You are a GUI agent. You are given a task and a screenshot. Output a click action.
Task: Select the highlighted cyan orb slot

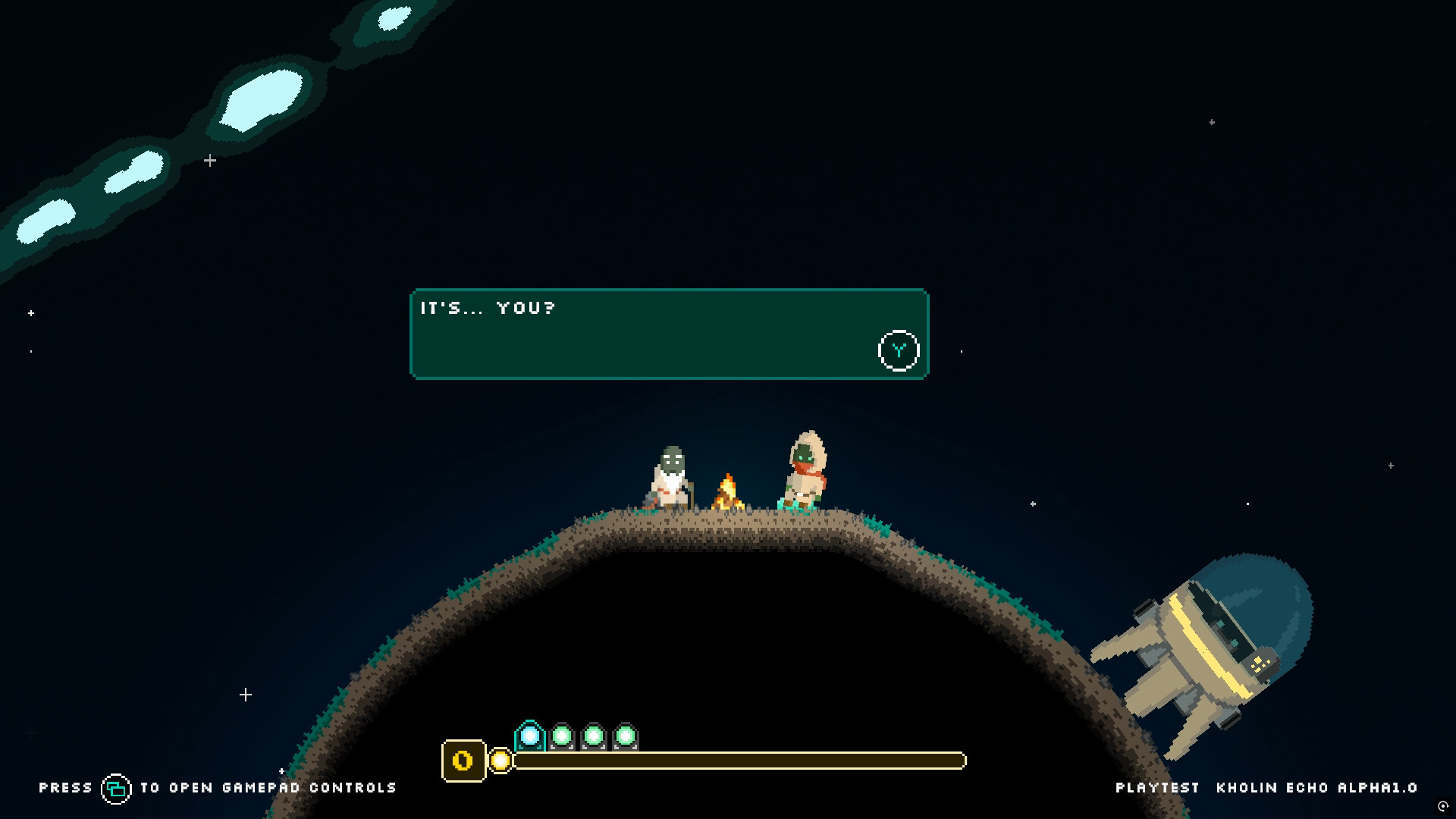[x=530, y=736]
